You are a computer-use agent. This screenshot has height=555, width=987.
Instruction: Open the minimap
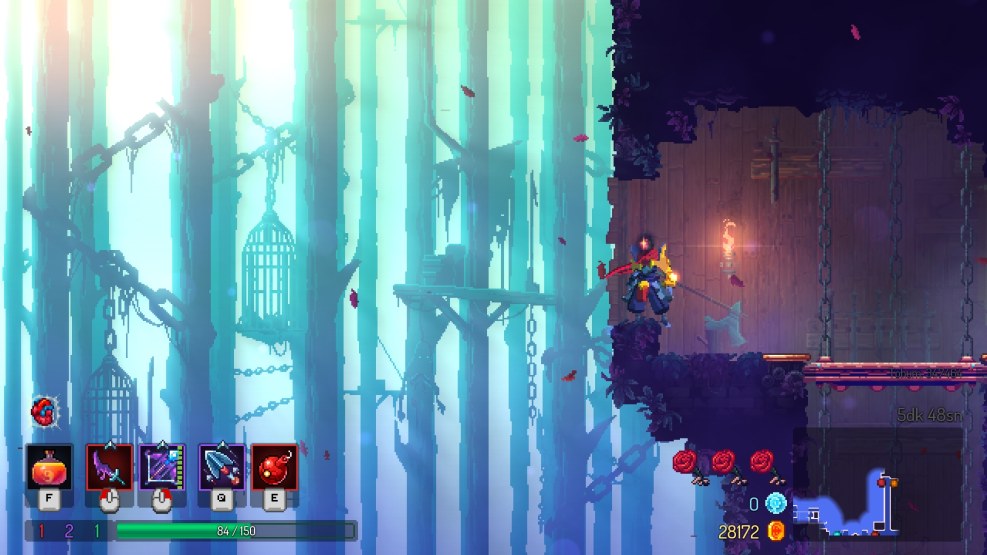pyautogui.click(x=877, y=484)
